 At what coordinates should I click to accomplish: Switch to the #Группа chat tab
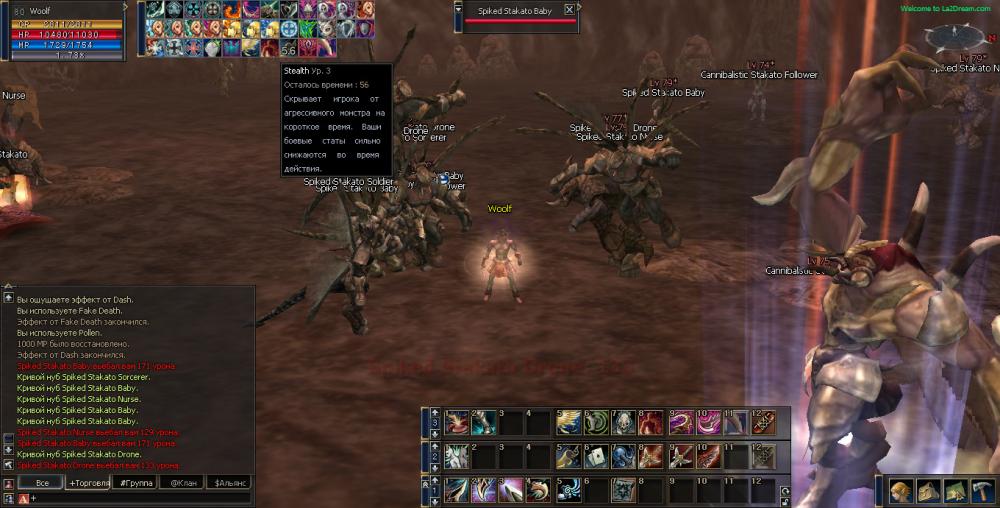coord(136,482)
